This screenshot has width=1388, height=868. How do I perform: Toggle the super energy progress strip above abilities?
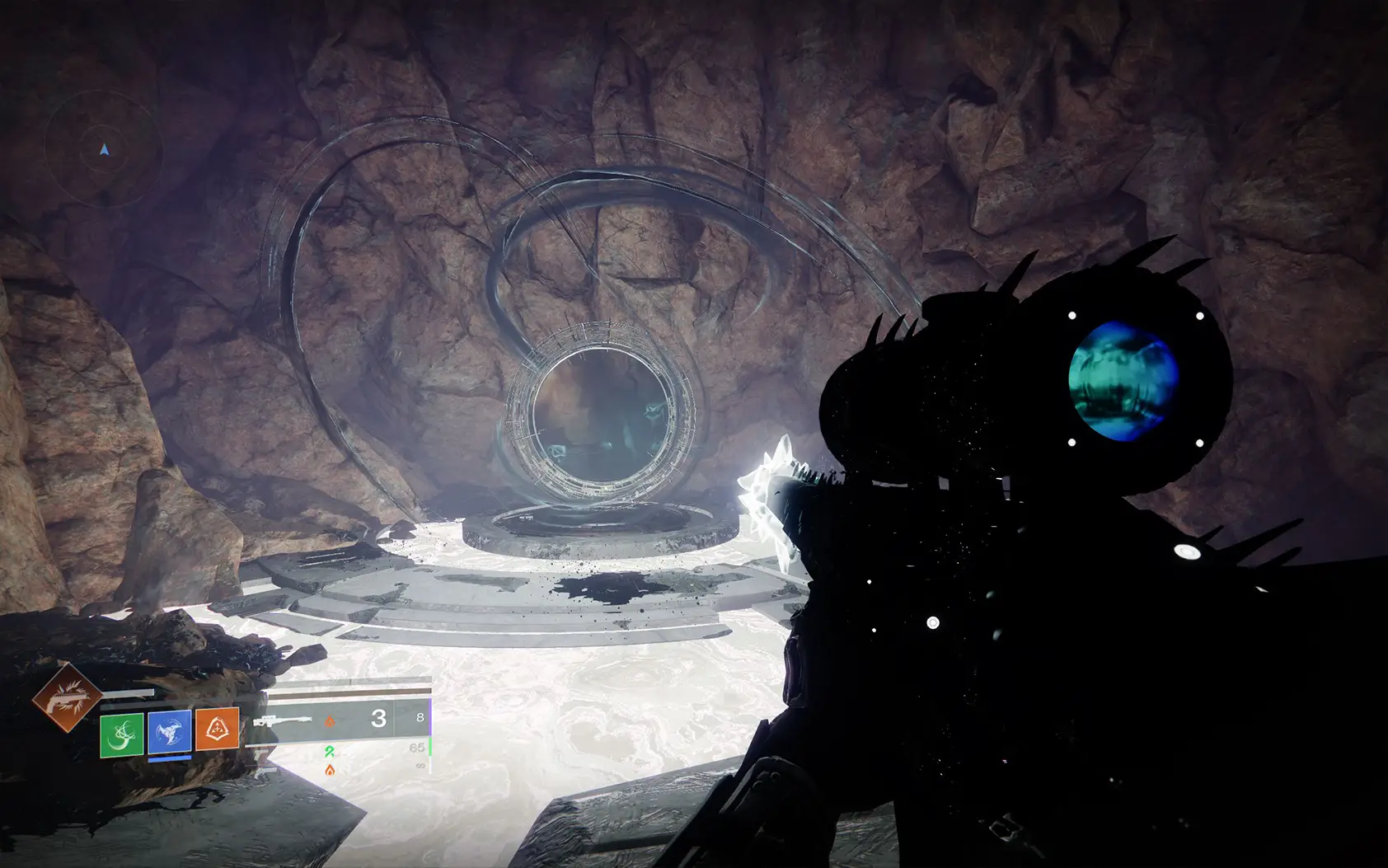pos(128,692)
